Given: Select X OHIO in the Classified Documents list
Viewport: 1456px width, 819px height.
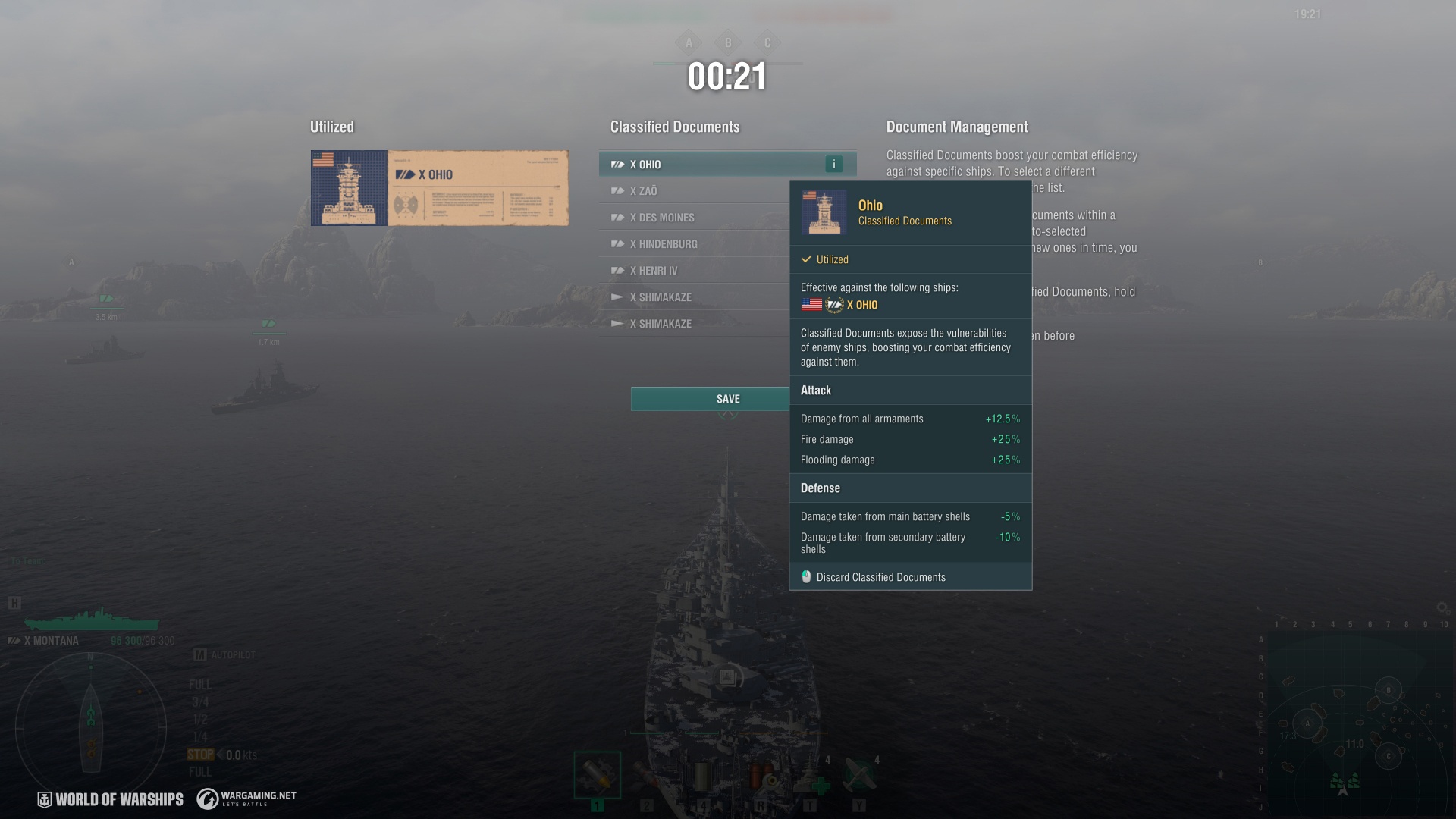Looking at the screenshot, I should coord(713,165).
